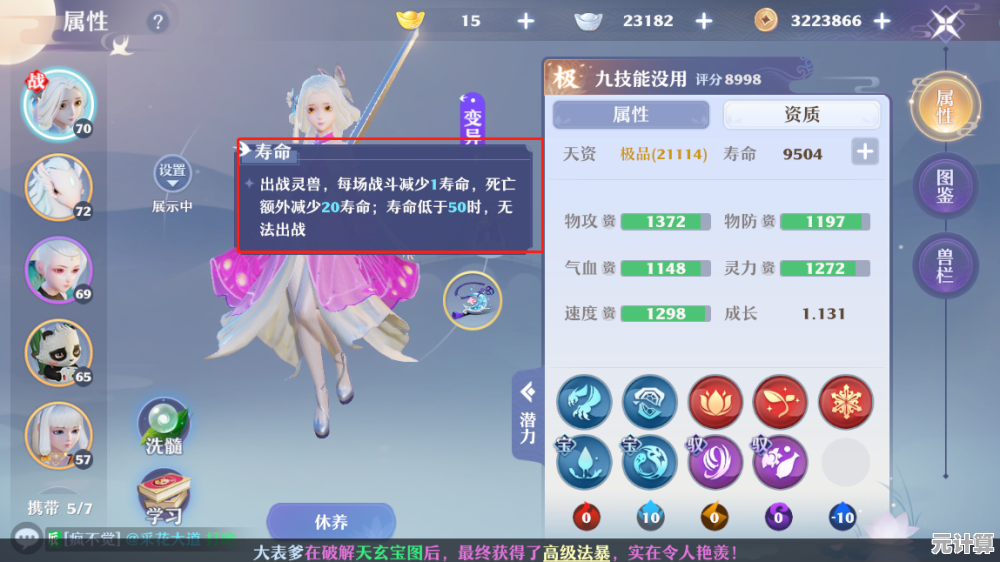Switch to the 资质 tab

tap(801, 115)
